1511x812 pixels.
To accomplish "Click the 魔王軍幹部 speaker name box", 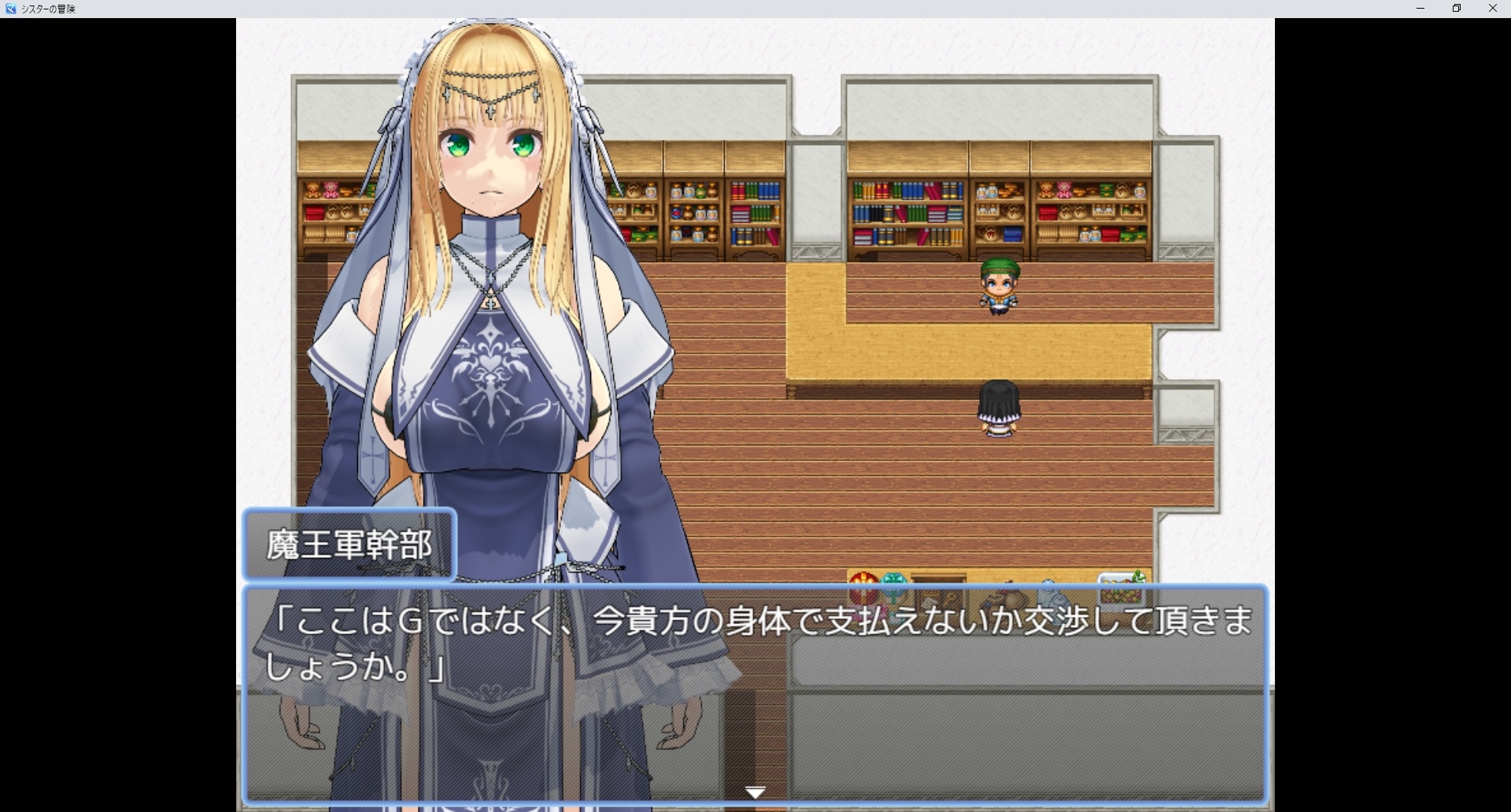I will click(x=349, y=544).
